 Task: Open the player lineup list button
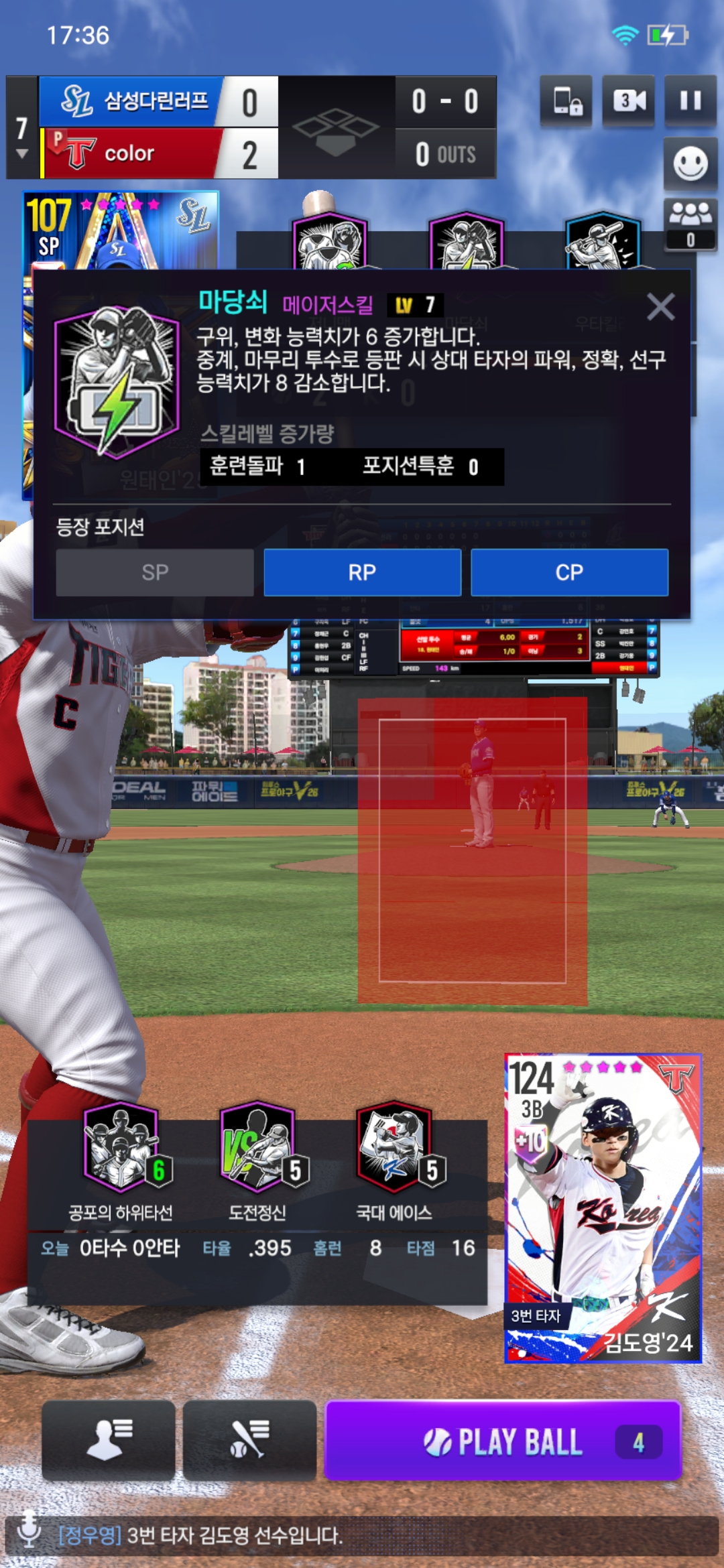point(109,1439)
